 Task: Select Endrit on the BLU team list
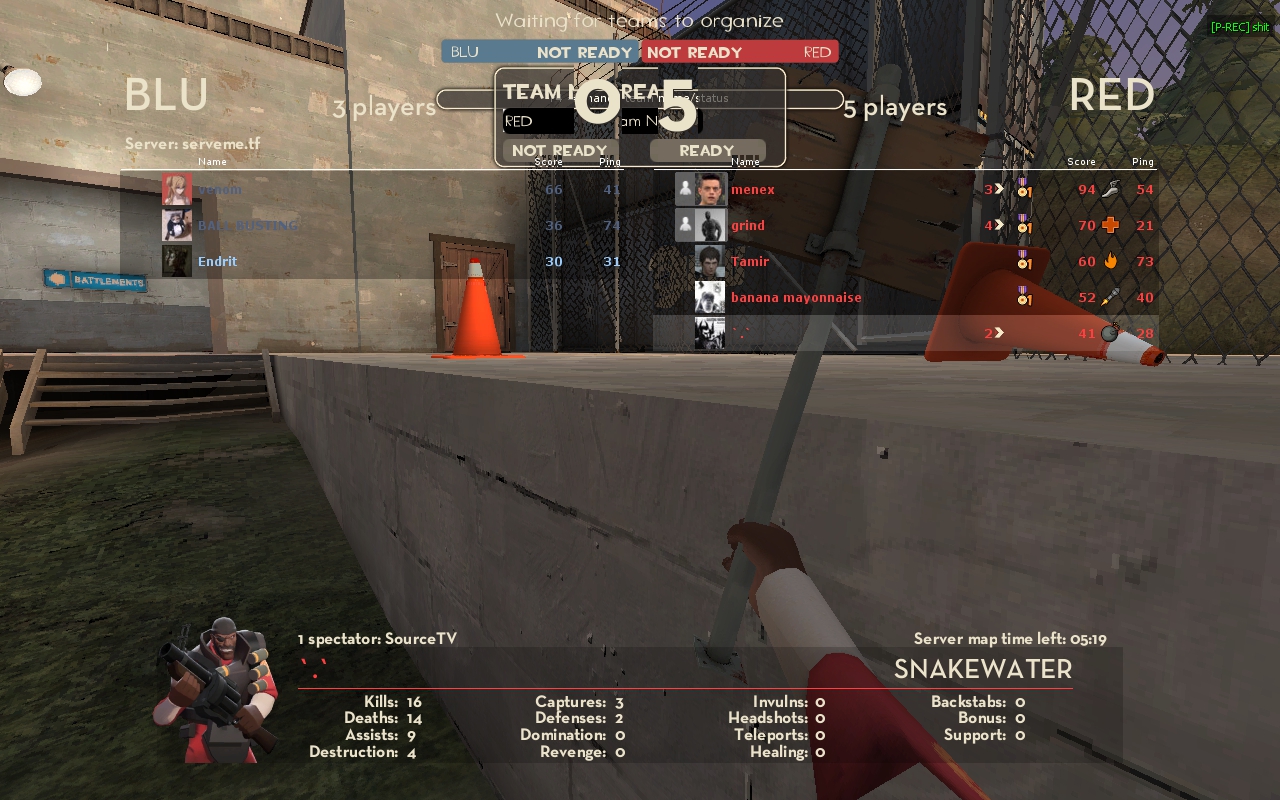tap(217, 261)
